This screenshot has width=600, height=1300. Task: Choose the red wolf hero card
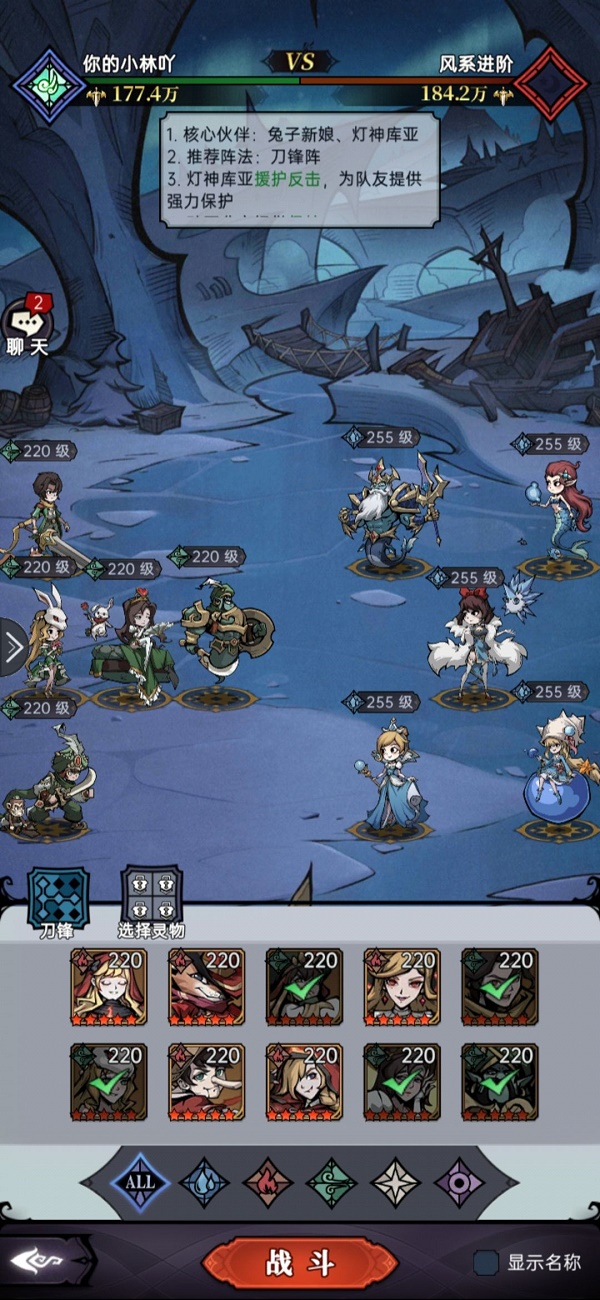[206, 987]
